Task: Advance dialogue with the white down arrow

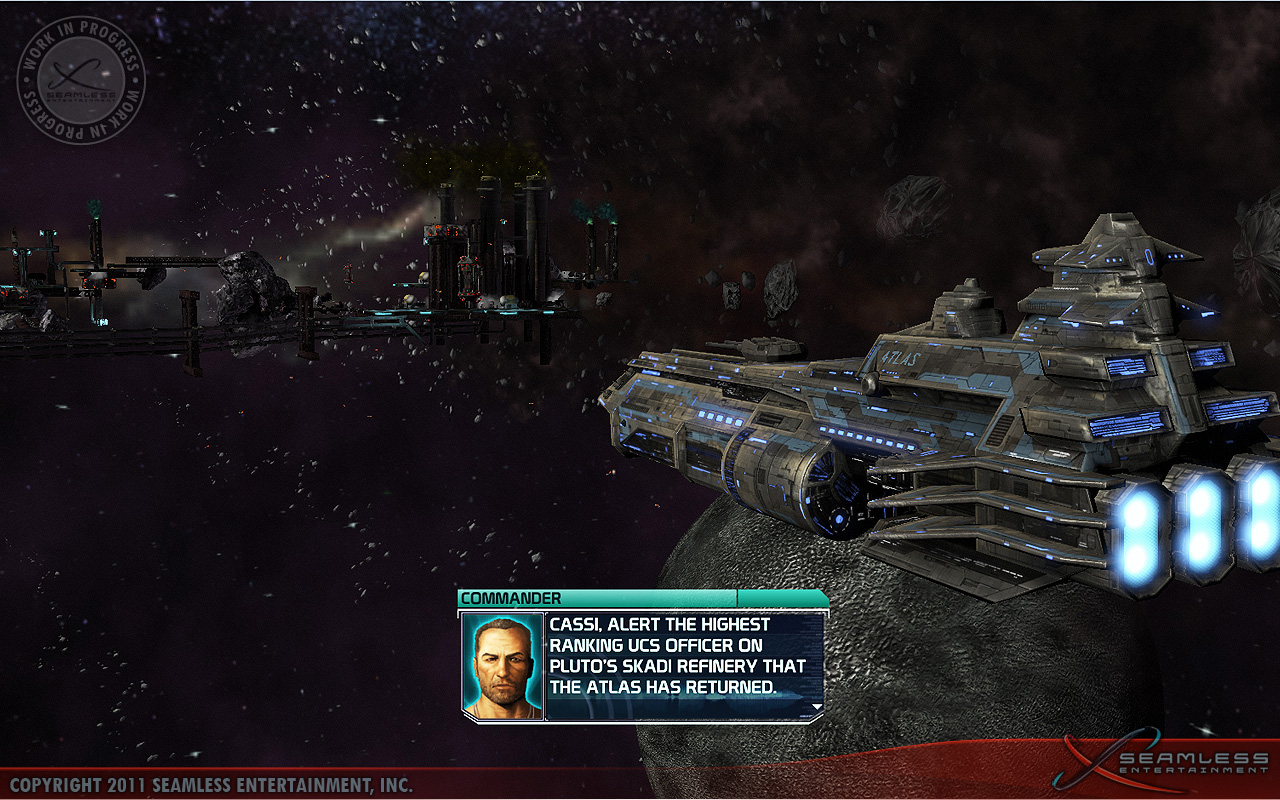Action: click(816, 707)
